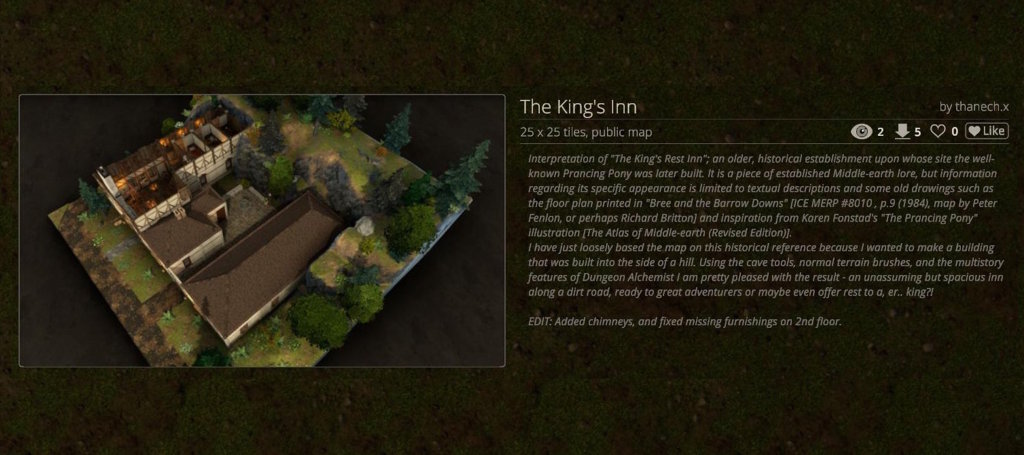
Task: Click the Like button
Action: click(x=986, y=131)
